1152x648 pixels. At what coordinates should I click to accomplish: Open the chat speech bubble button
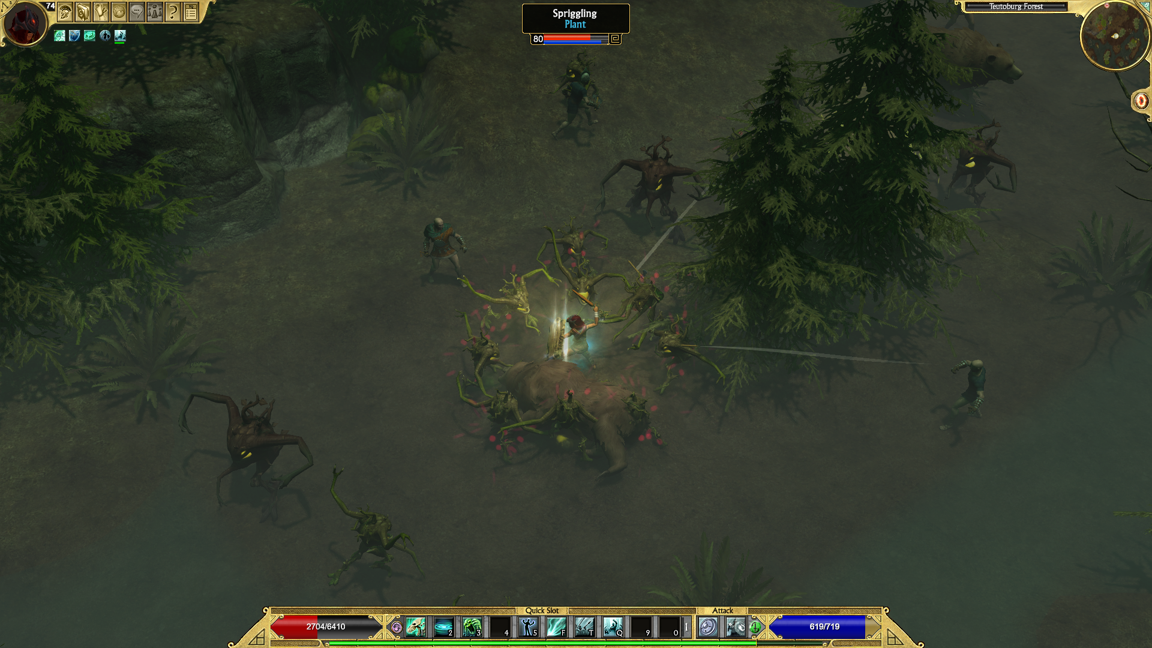tap(137, 12)
